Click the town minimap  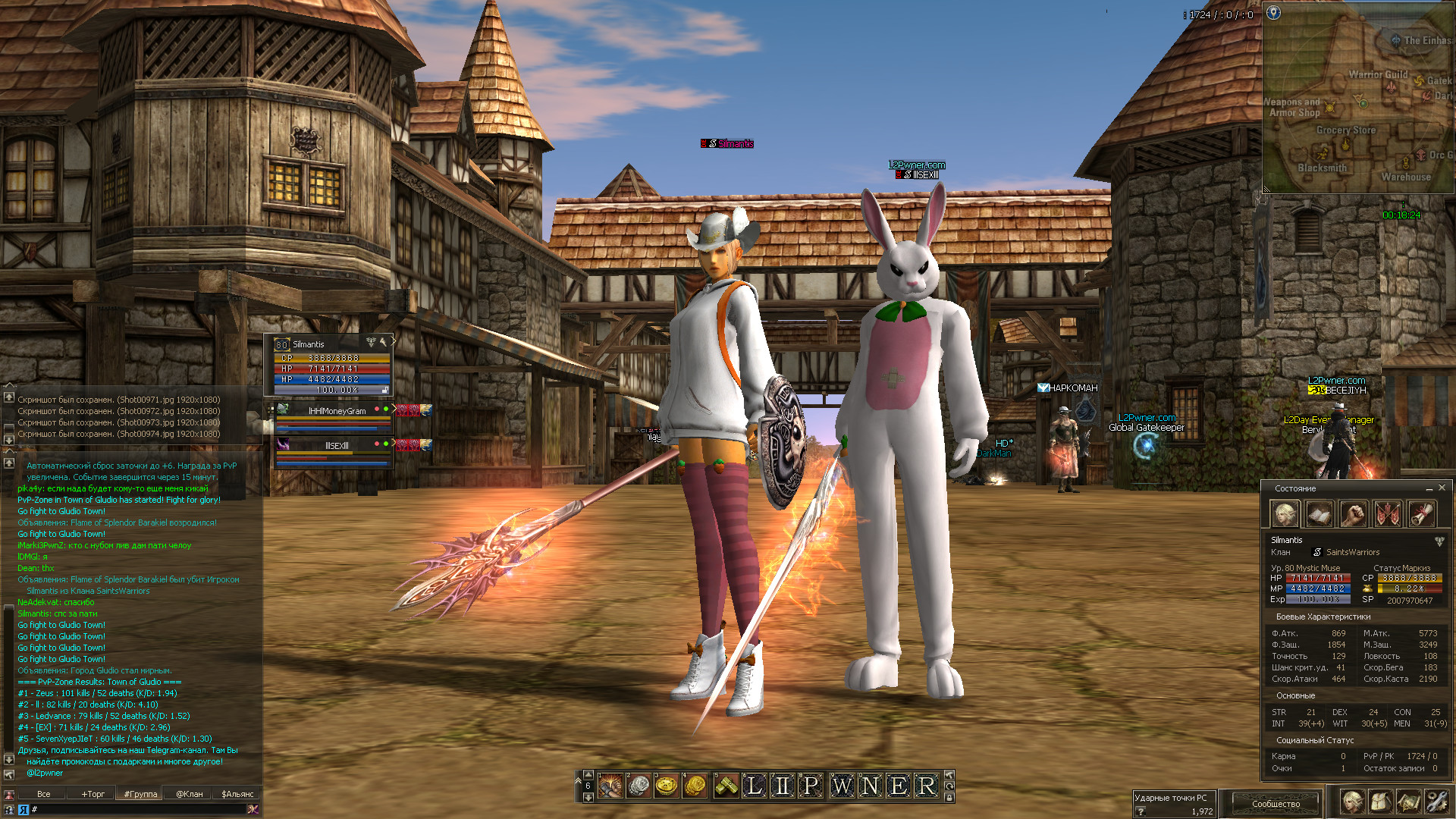pos(1357,99)
